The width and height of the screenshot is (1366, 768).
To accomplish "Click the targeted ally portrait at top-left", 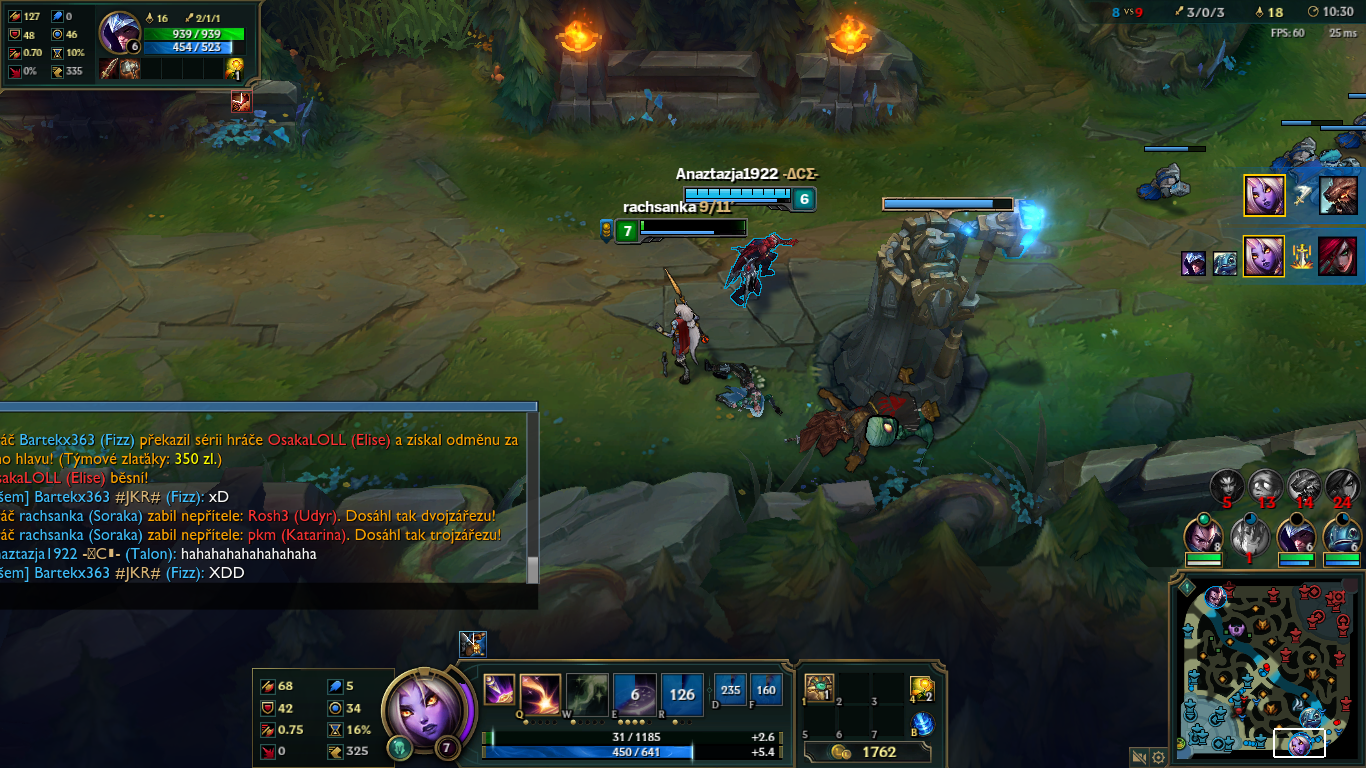I will point(120,33).
